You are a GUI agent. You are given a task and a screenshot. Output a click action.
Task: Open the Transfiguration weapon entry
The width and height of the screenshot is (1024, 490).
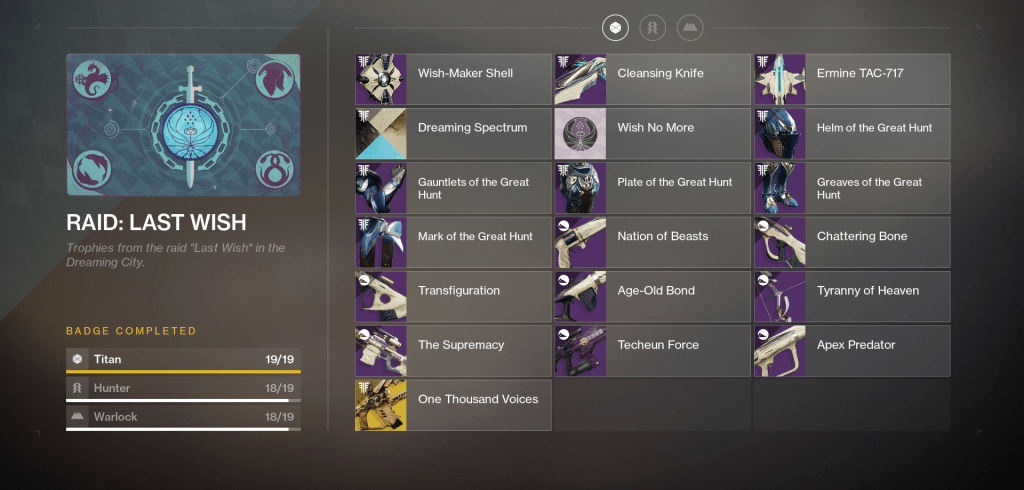pos(453,297)
